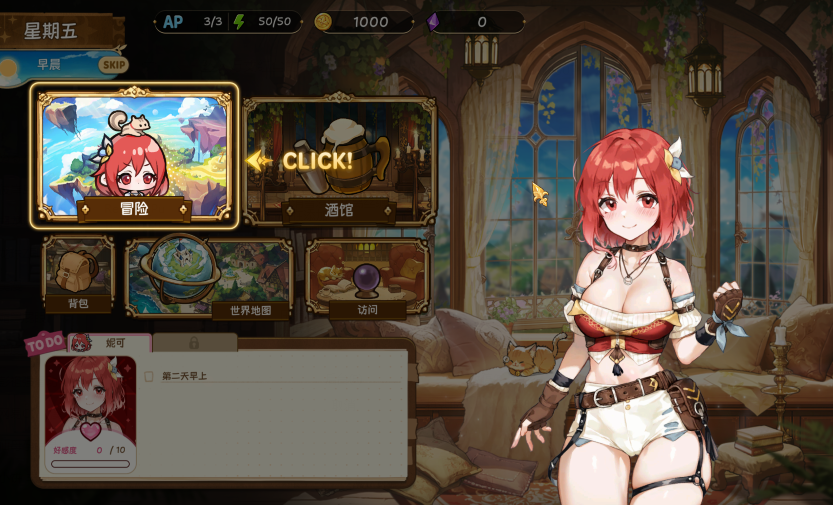
Task: Tick the 第二天早上 to-do checkbox
Action: tap(149, 376)
